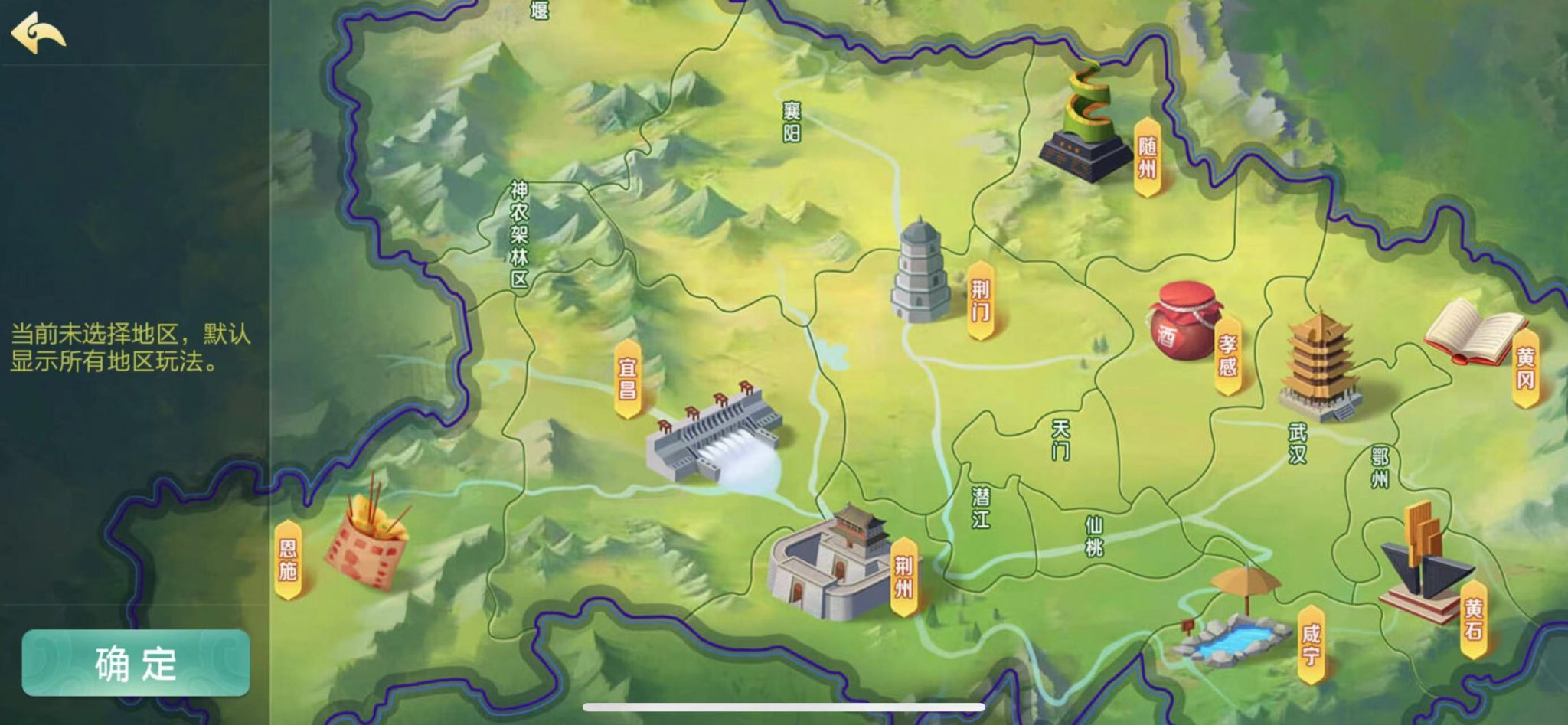Pick the 咸宁 region label
1568x725 pixels.
[1311, 644]
